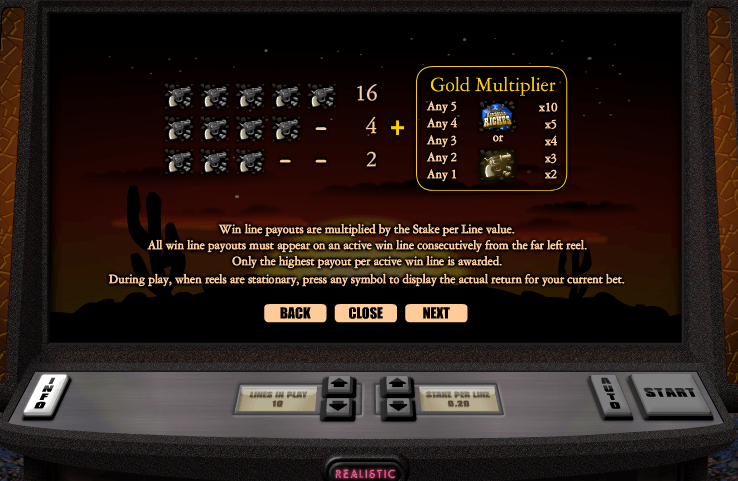Image resolution: width=738 pixels, height=481 pixels.
Task: Show the next paytable page
Action: tap(436, 313)
